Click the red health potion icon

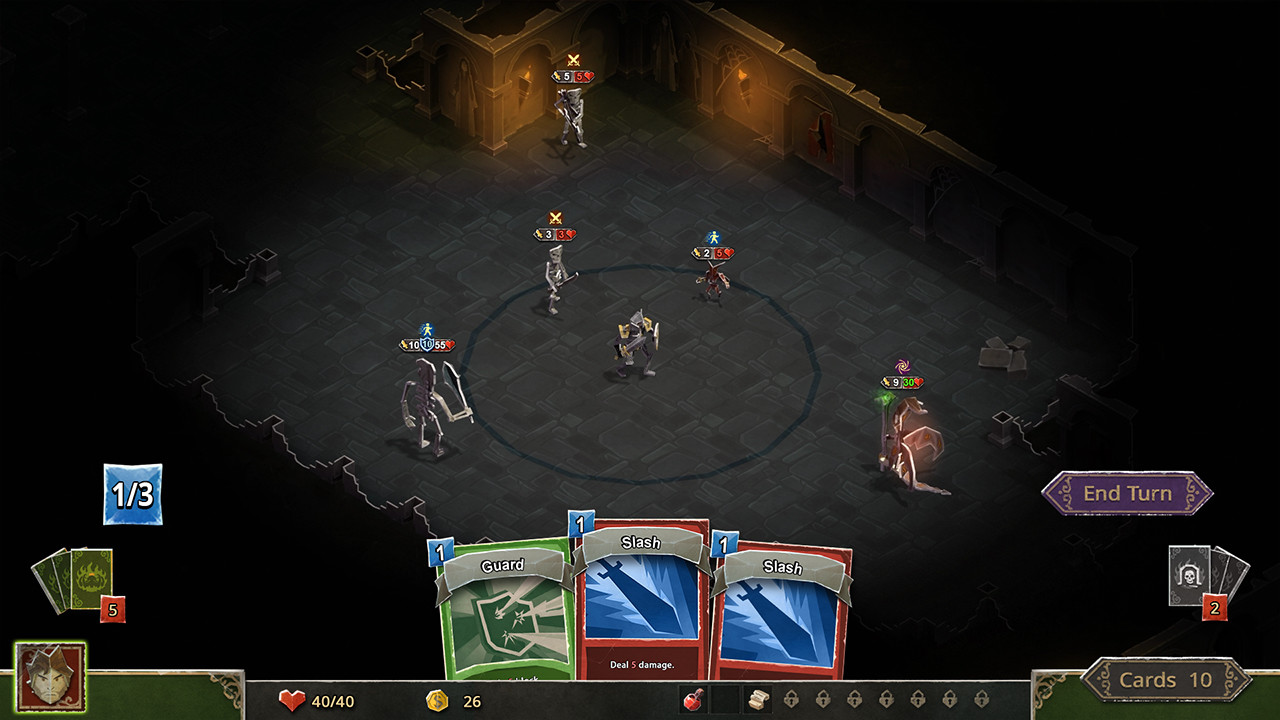tap(693, 700)
